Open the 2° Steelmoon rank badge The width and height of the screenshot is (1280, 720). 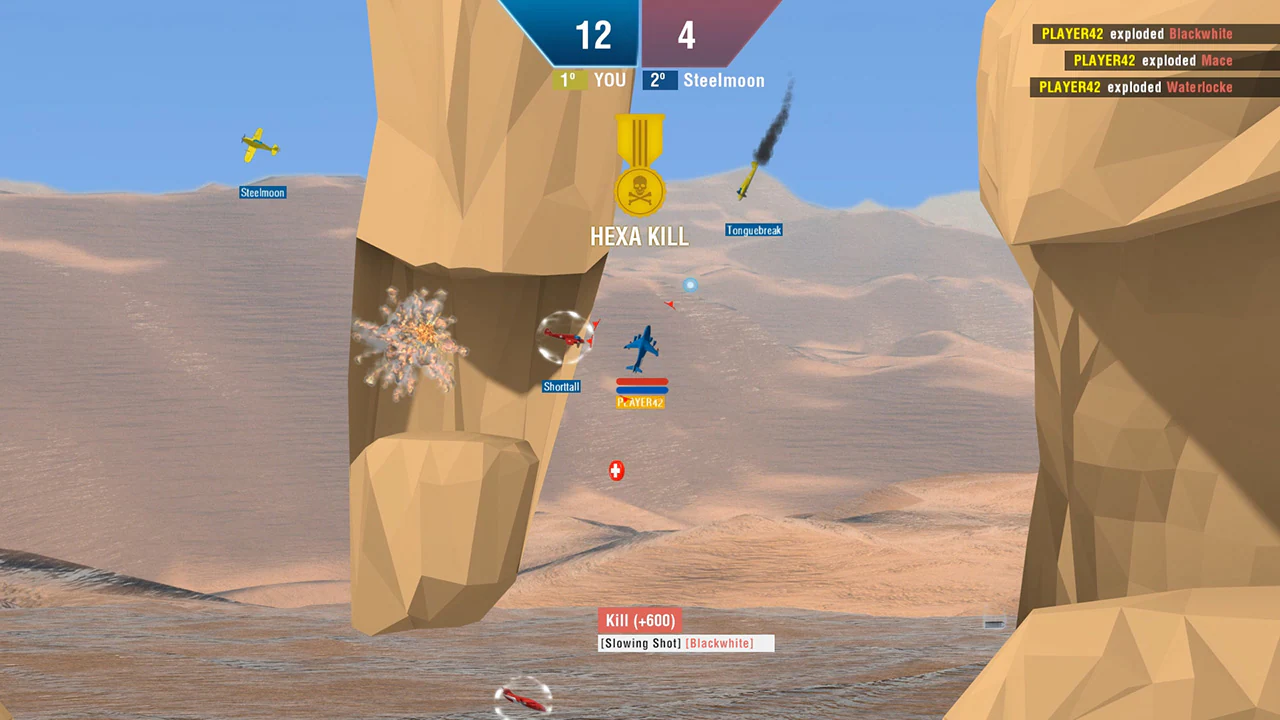click(661, 80)
